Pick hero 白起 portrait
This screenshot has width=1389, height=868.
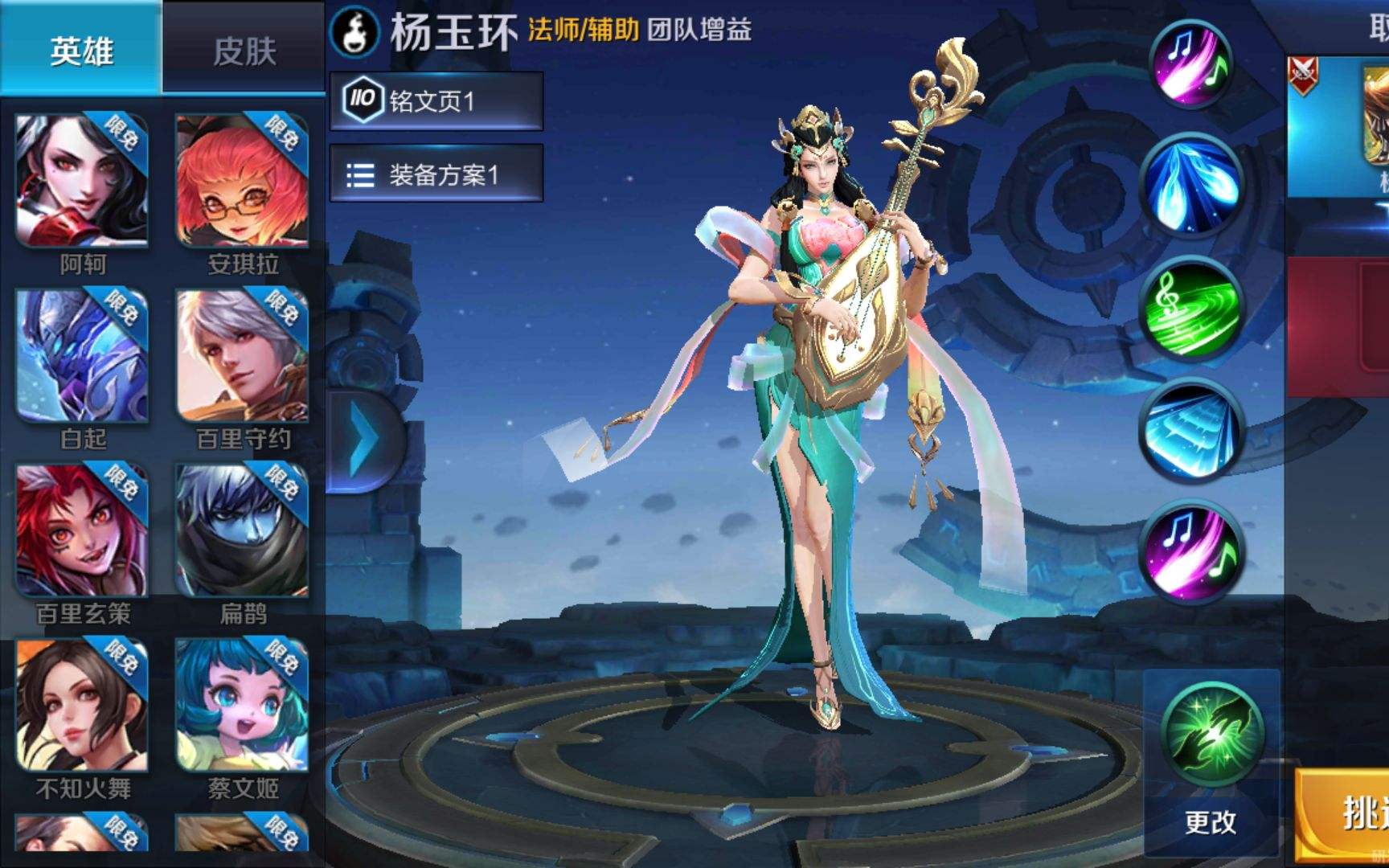point(82,356)
